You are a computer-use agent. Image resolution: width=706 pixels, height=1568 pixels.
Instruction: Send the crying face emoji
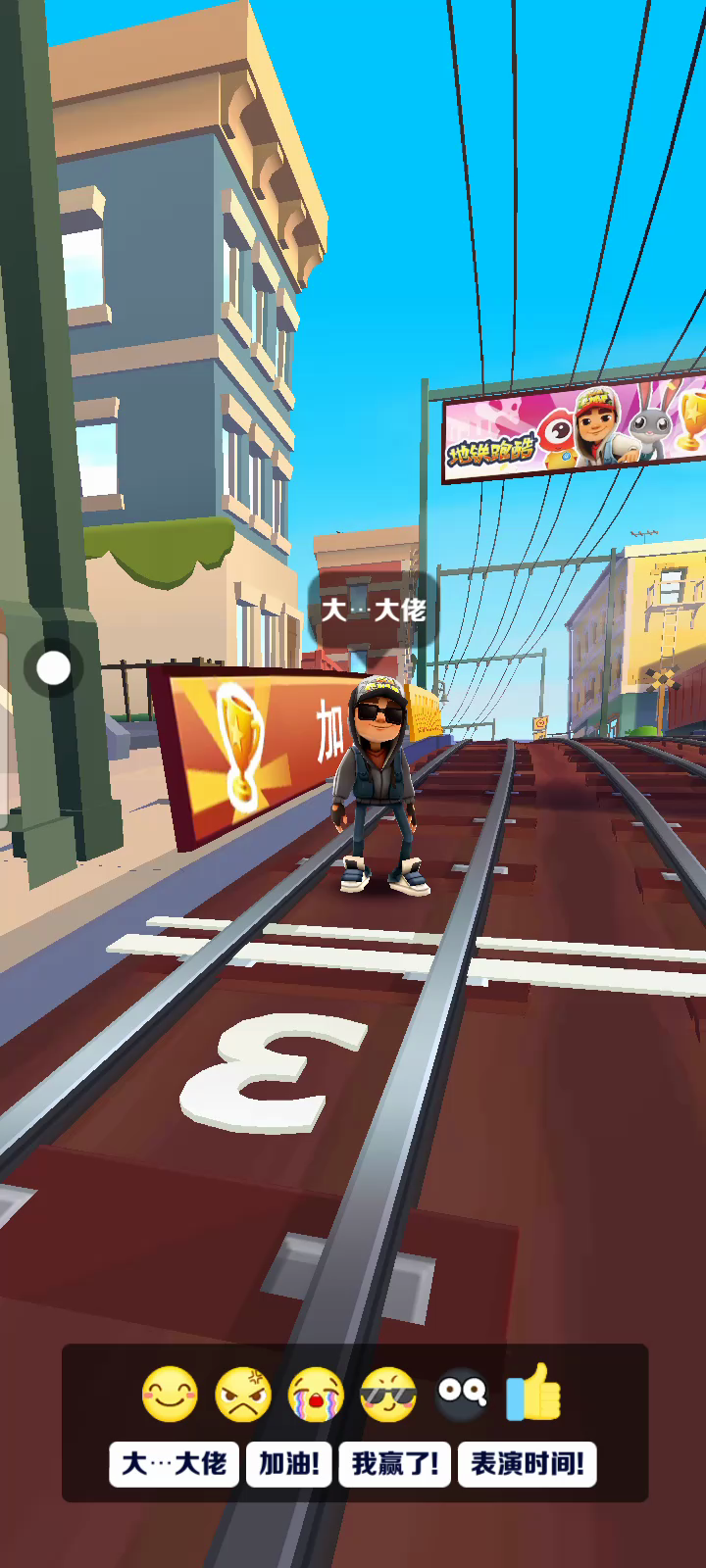point(316,1394)
